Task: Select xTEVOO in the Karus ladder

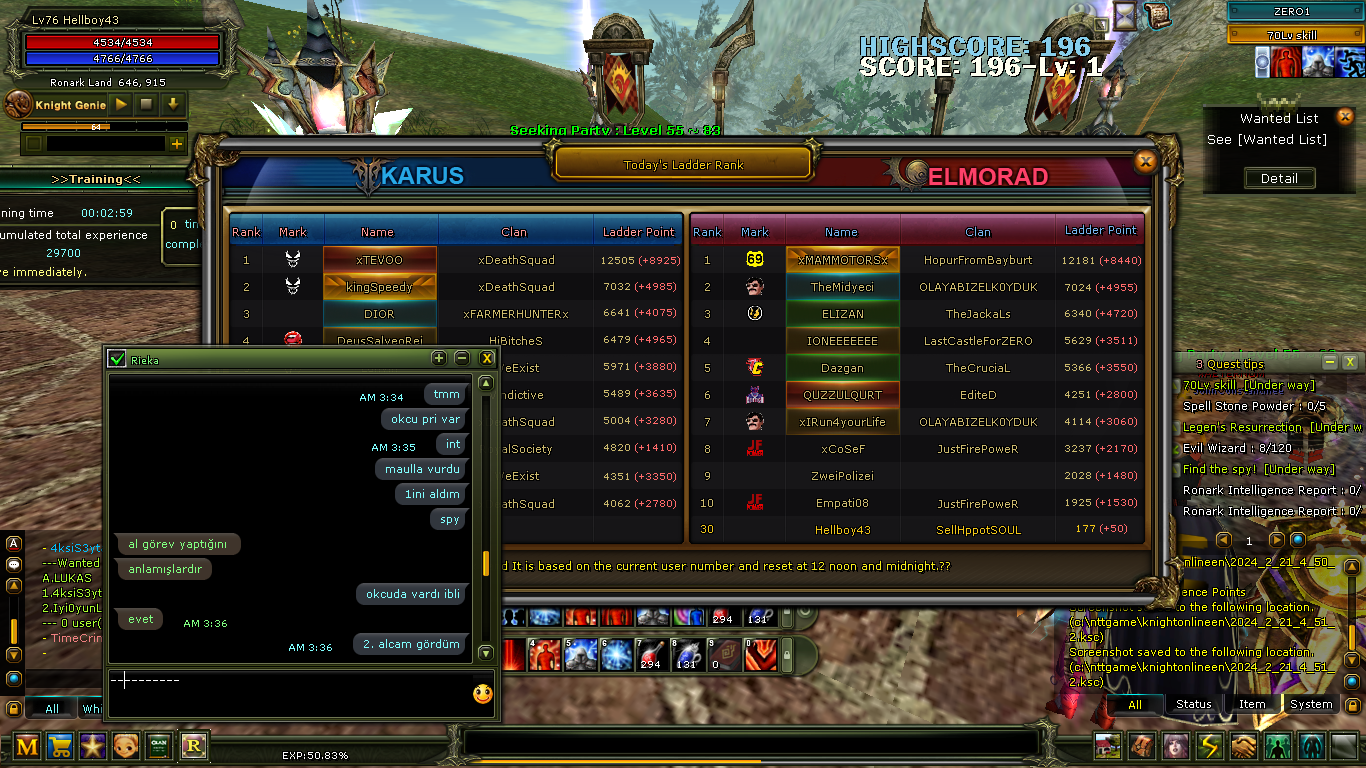Action: [379, 260]
